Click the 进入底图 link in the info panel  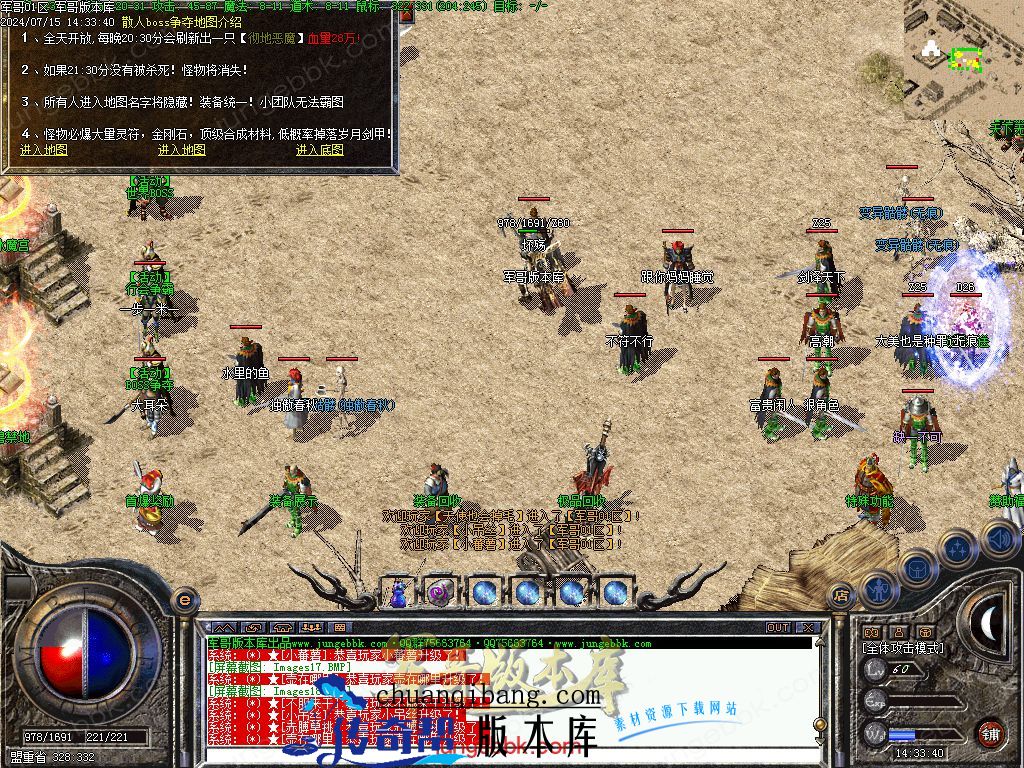320,150
